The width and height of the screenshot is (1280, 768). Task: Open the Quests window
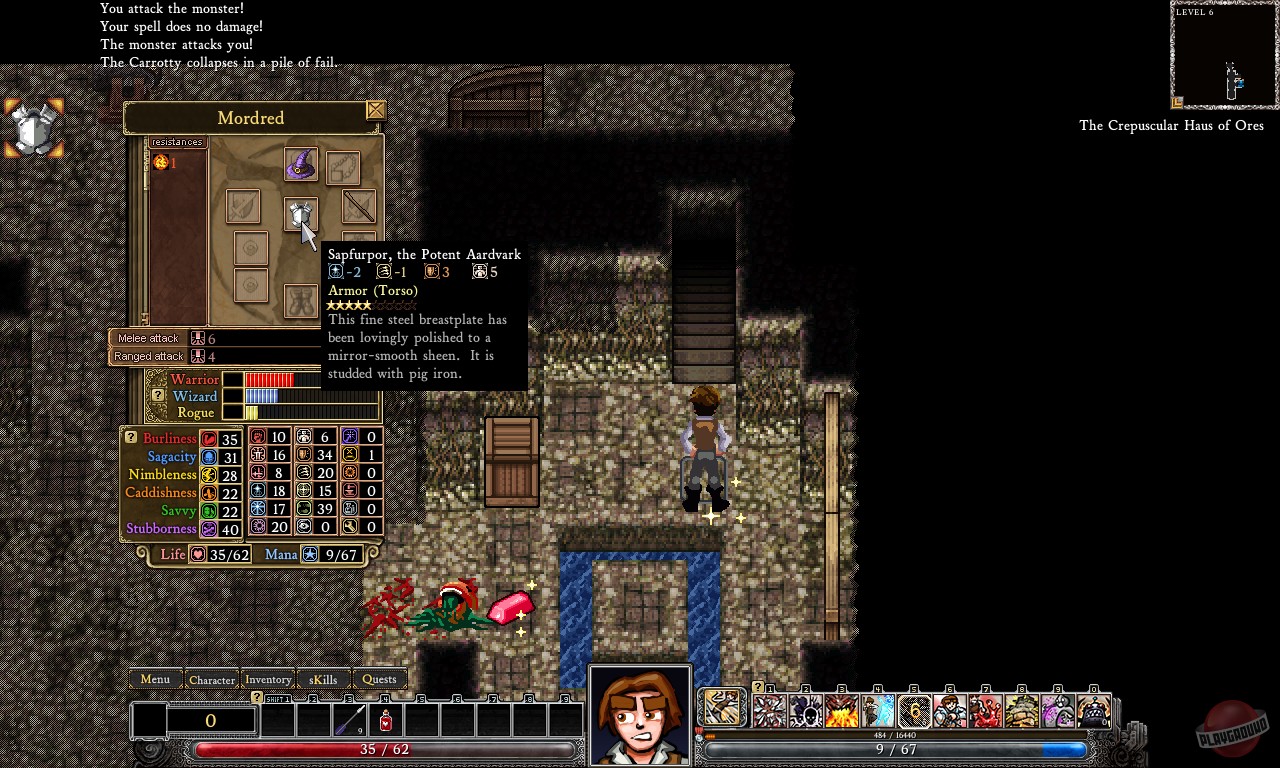[x=380, y=679]
